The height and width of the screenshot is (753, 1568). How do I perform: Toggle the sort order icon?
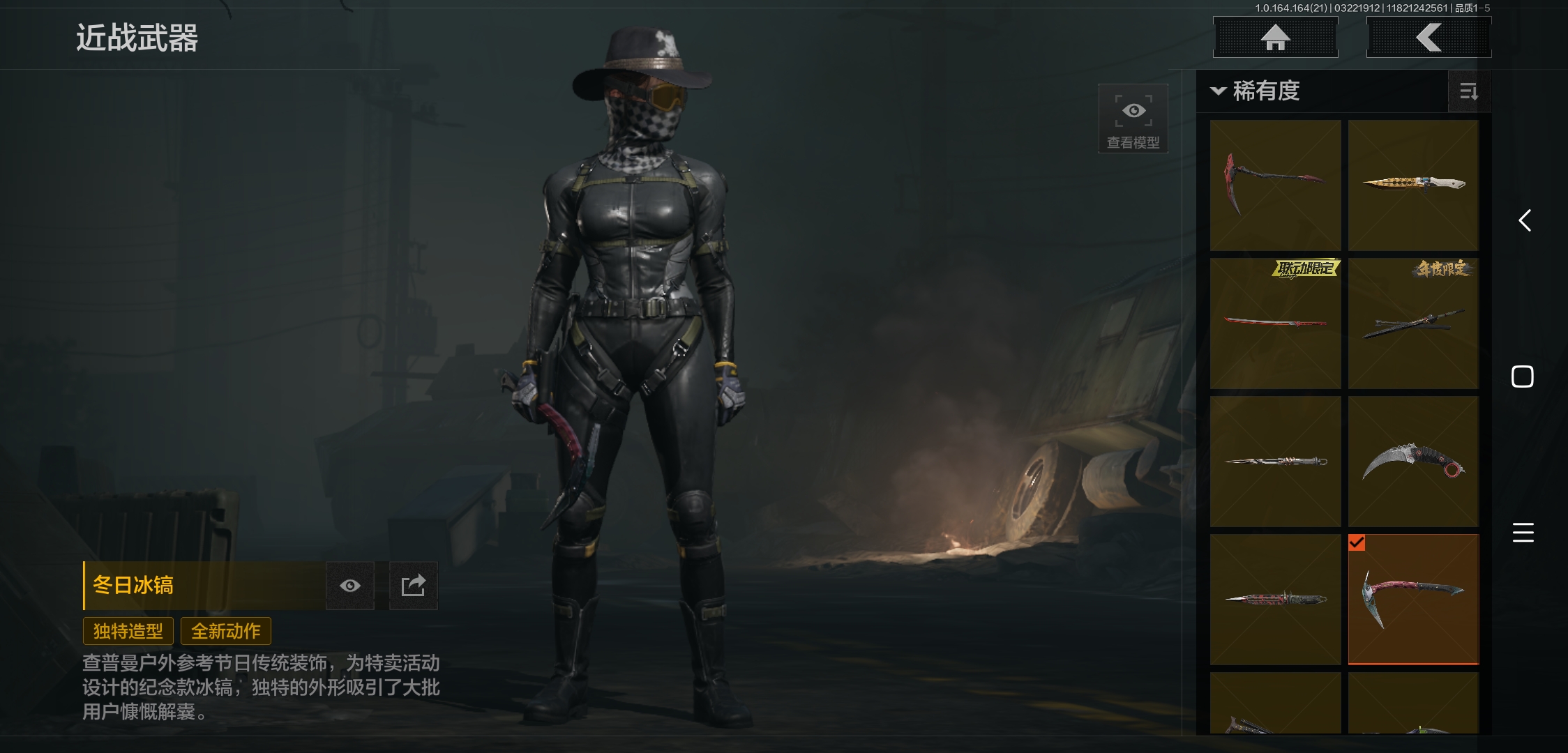pos(1468,91)
